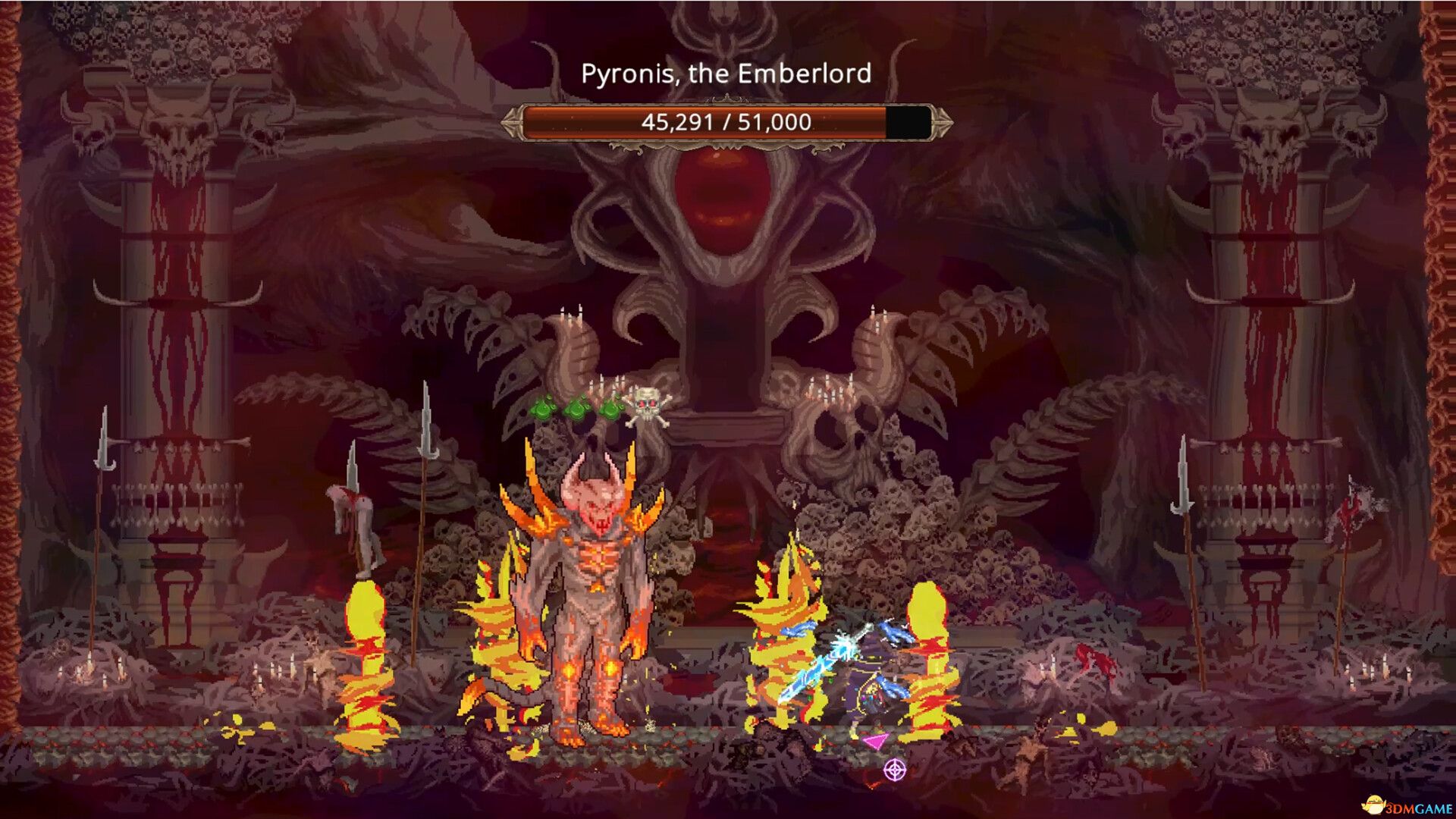Click the middle green poison stack icon
Screen dimensions: 1456x819
click(x=576, y=408)
